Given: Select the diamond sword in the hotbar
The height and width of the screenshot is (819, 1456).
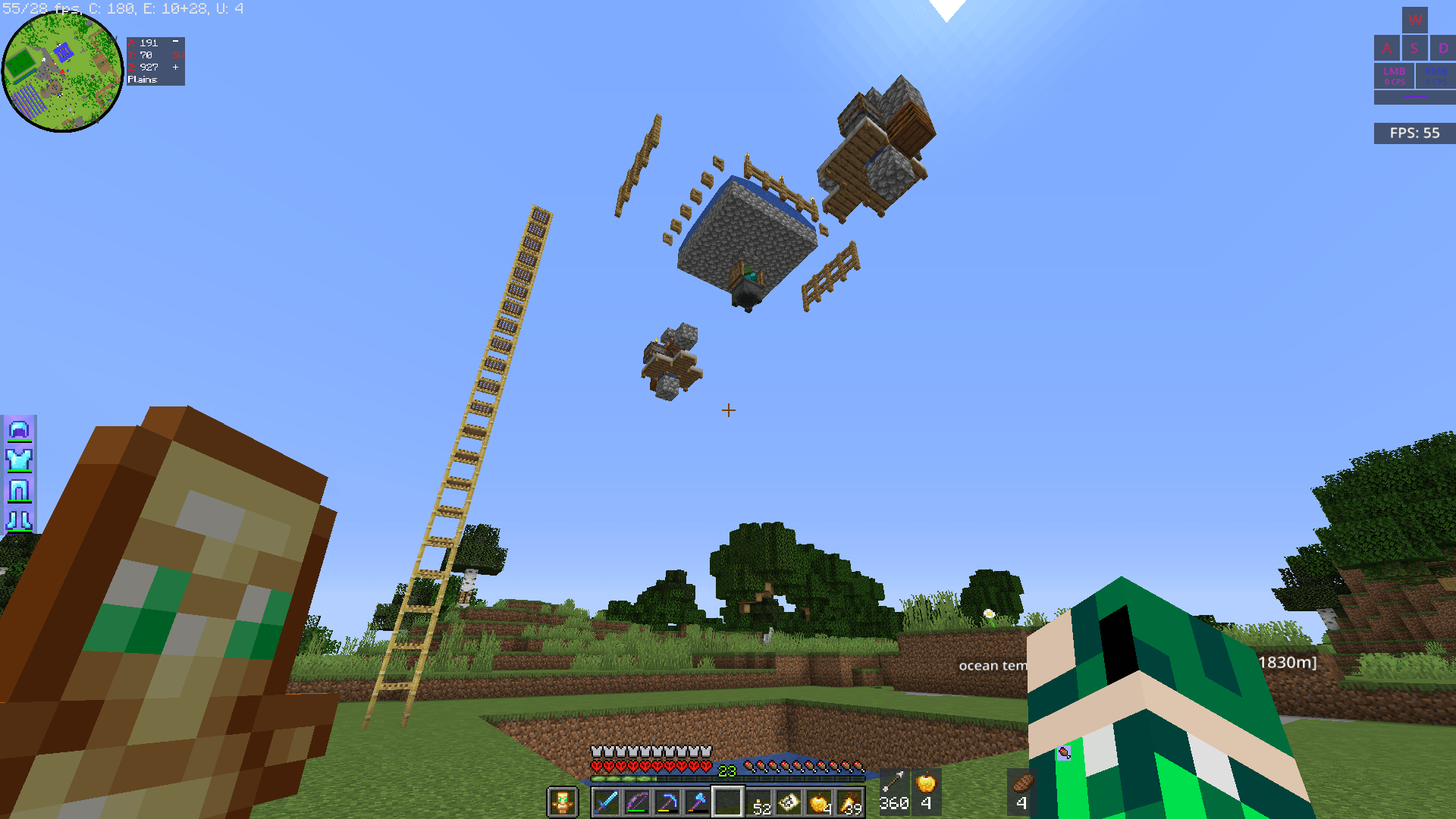Looking at the screenshot, I should (x=604, y=802).
